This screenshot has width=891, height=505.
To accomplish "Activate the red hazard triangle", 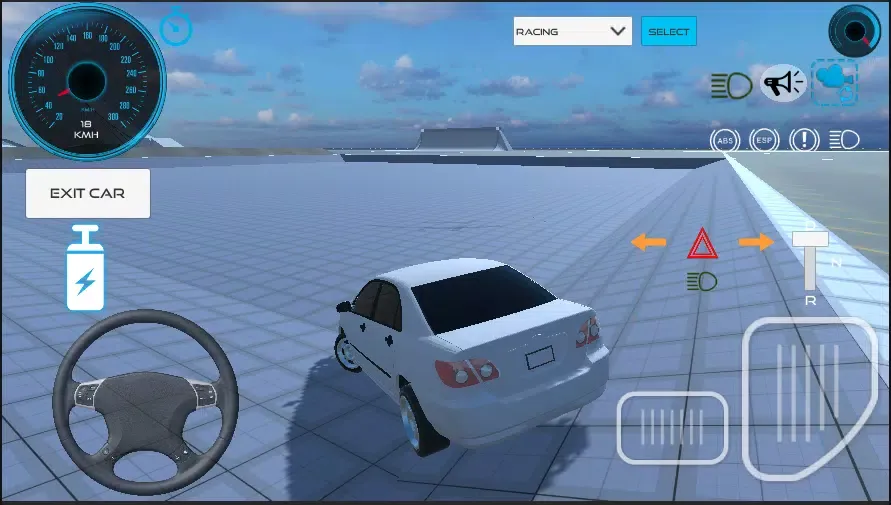I will click(702, 243).
